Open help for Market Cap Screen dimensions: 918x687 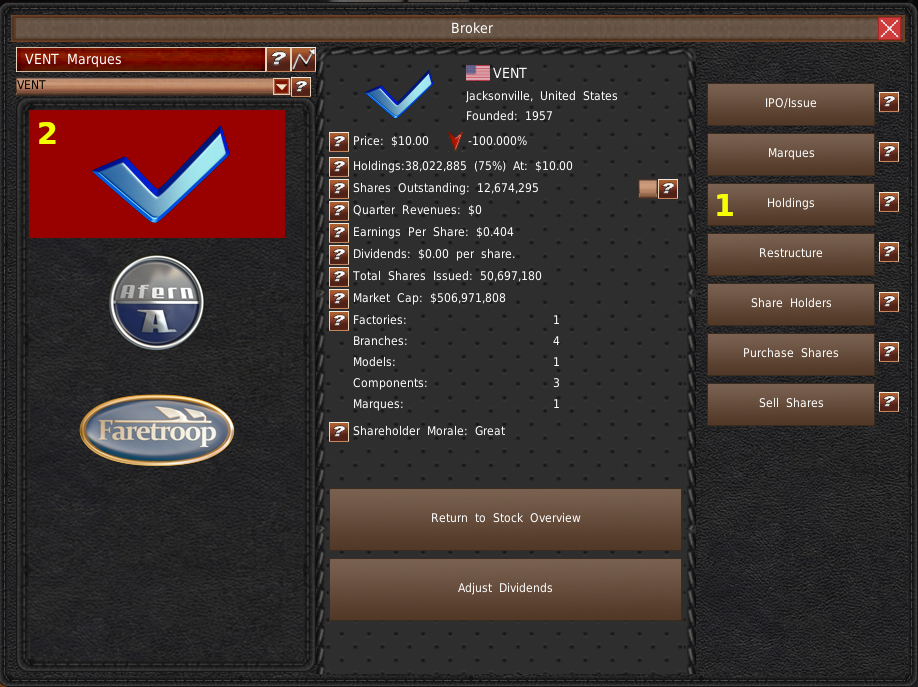(x=339, y=298)
